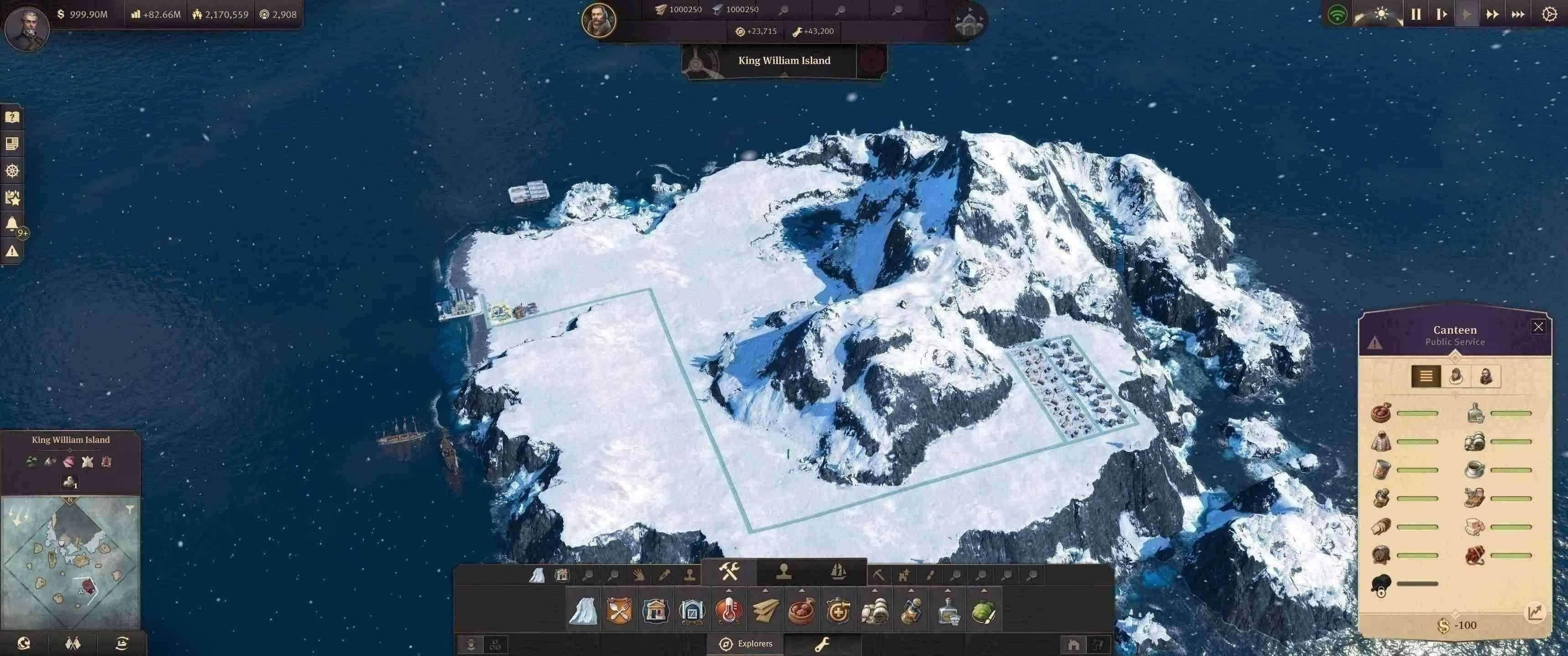Open the notifications bell

[12, 224]
